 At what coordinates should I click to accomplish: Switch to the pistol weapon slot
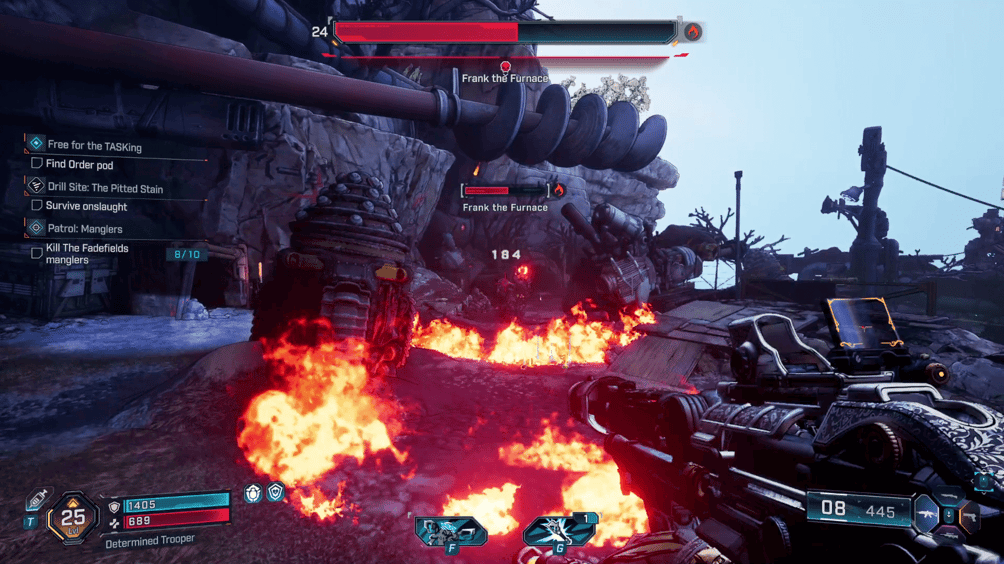pos(968,516)
